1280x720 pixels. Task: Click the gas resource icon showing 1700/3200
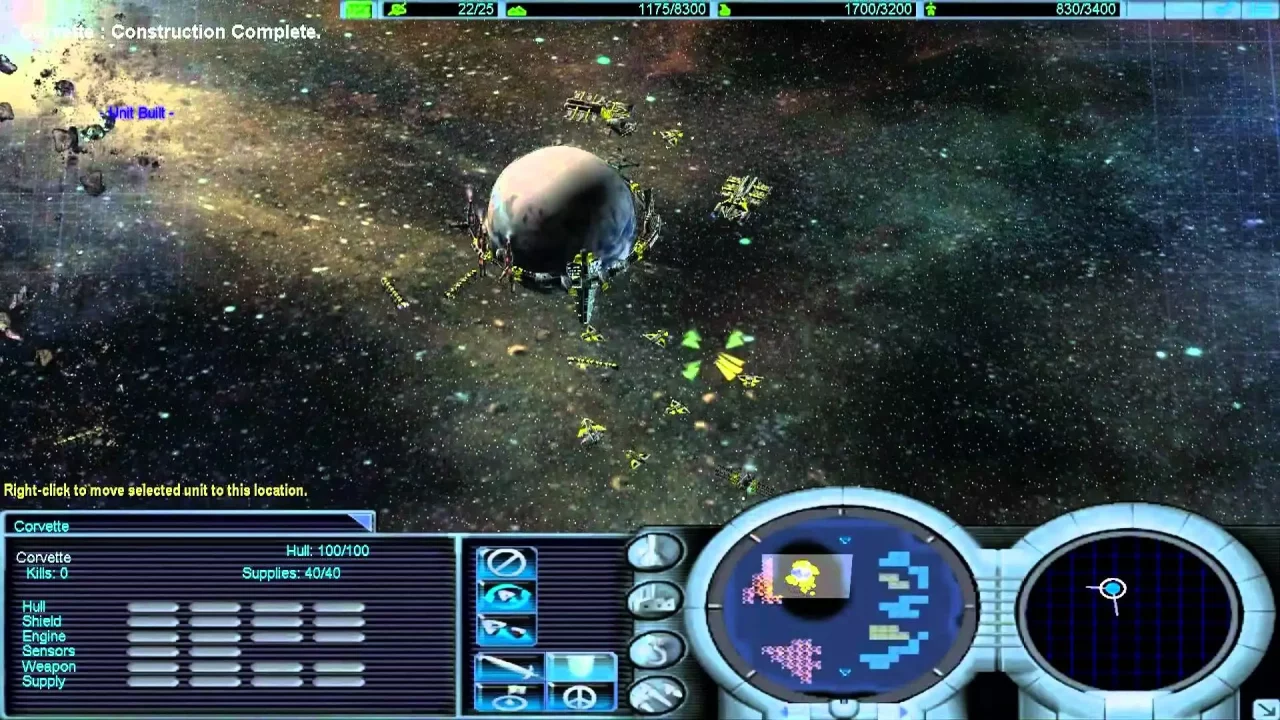pos(725,9)
